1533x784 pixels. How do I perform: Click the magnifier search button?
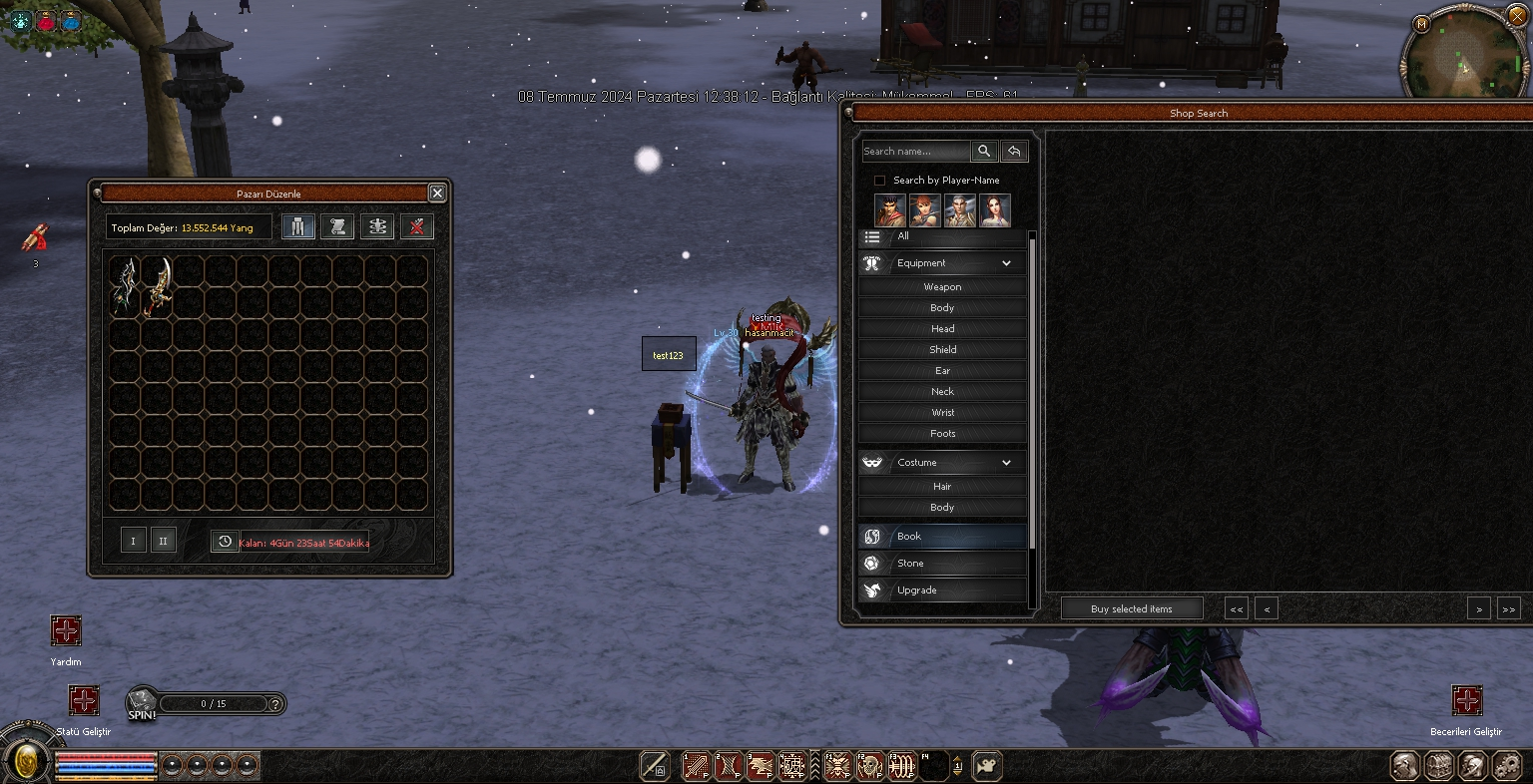click(984, 152)
